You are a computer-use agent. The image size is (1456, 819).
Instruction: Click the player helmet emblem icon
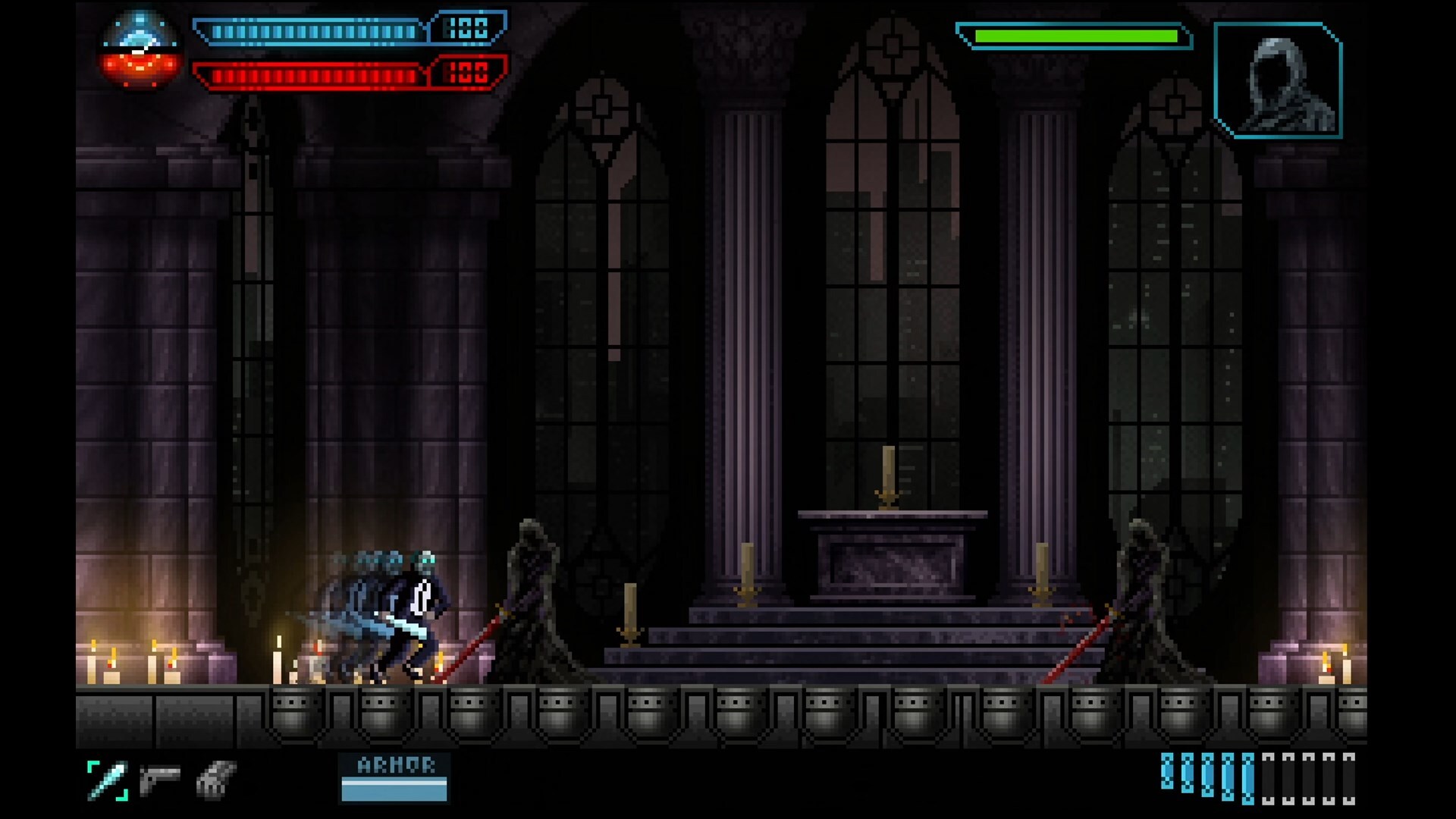click(140, 50)
